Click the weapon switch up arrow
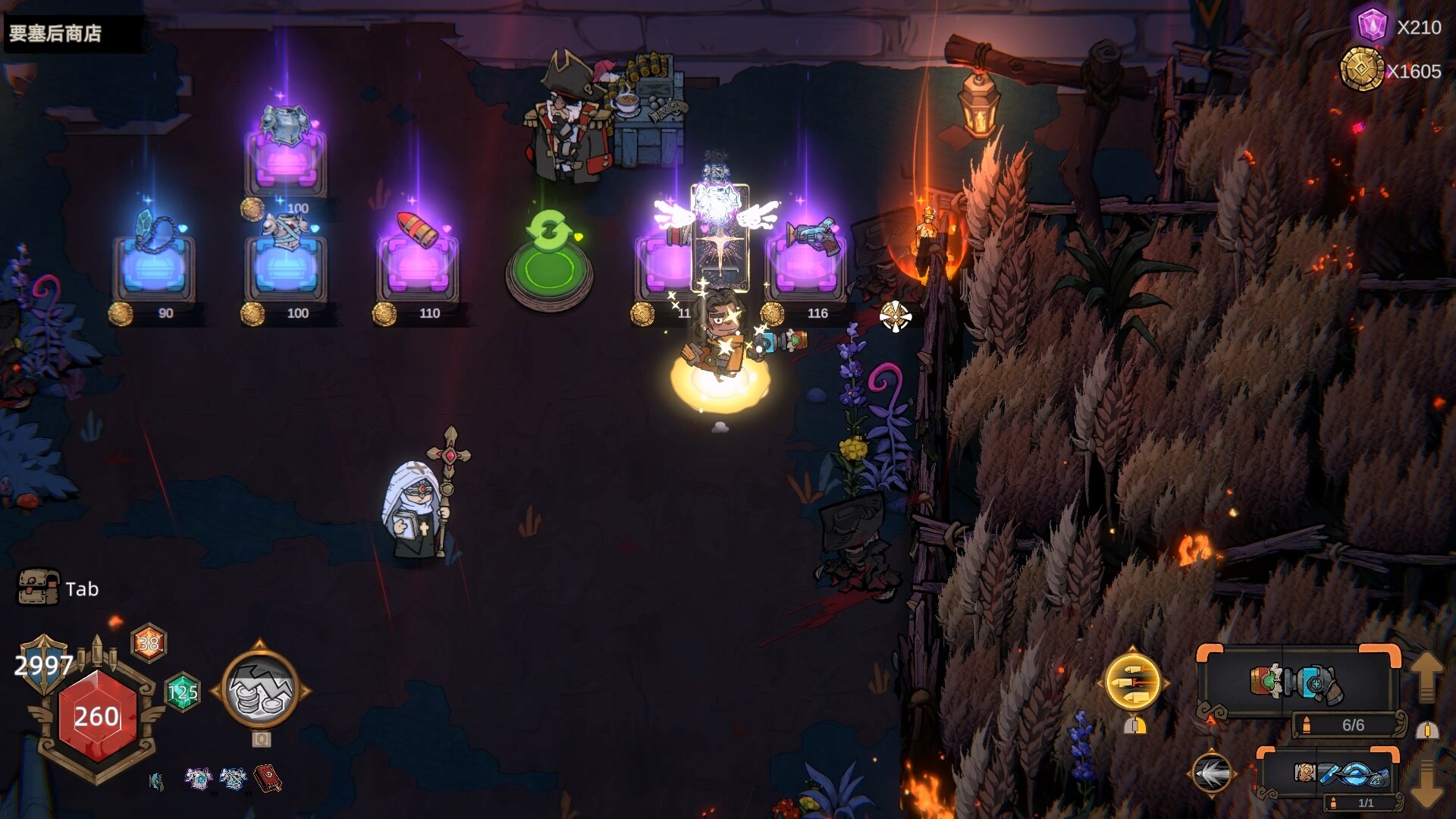Screen dimensions: 1456x819 point(1426,674)
